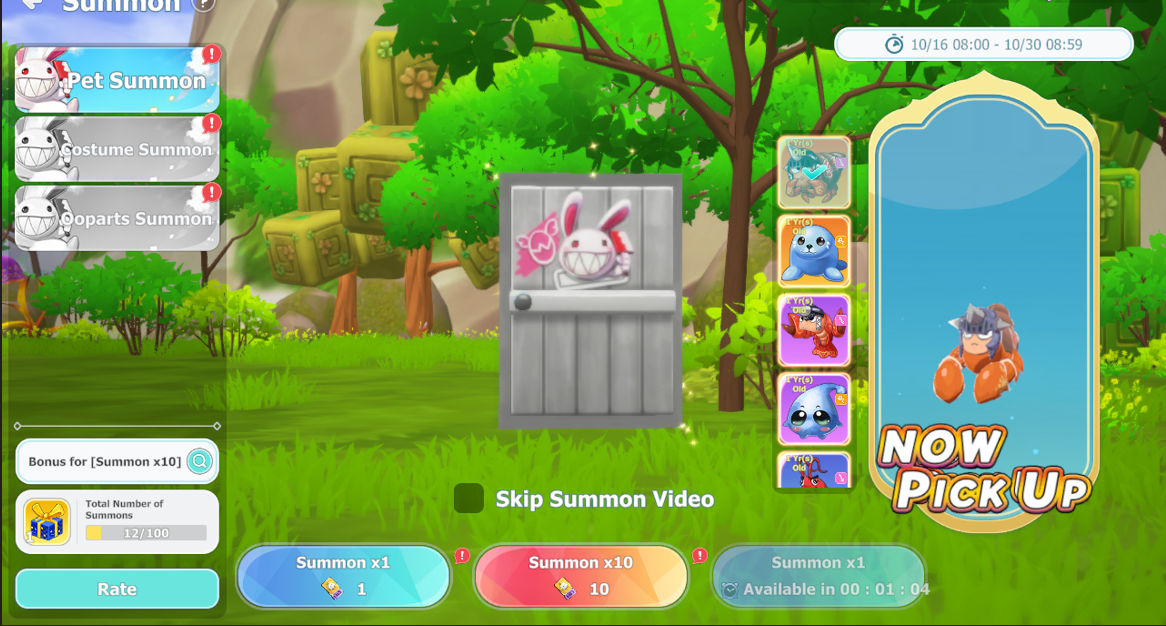Toggle the Skip Summon Video checkbox
1166x626 pixels.
[x=468, y=498]
